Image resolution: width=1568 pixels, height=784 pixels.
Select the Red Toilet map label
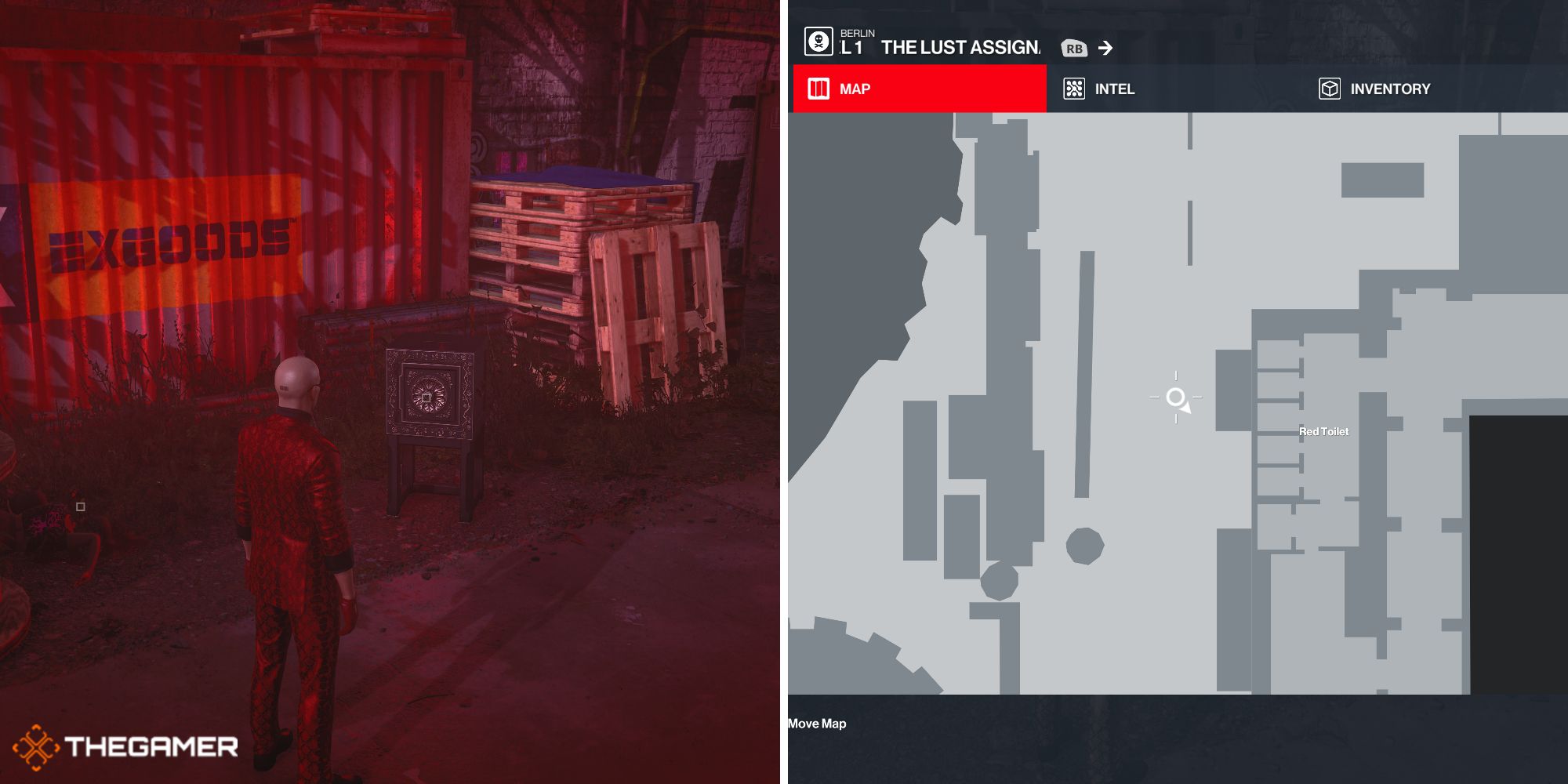click(1323, 431)
